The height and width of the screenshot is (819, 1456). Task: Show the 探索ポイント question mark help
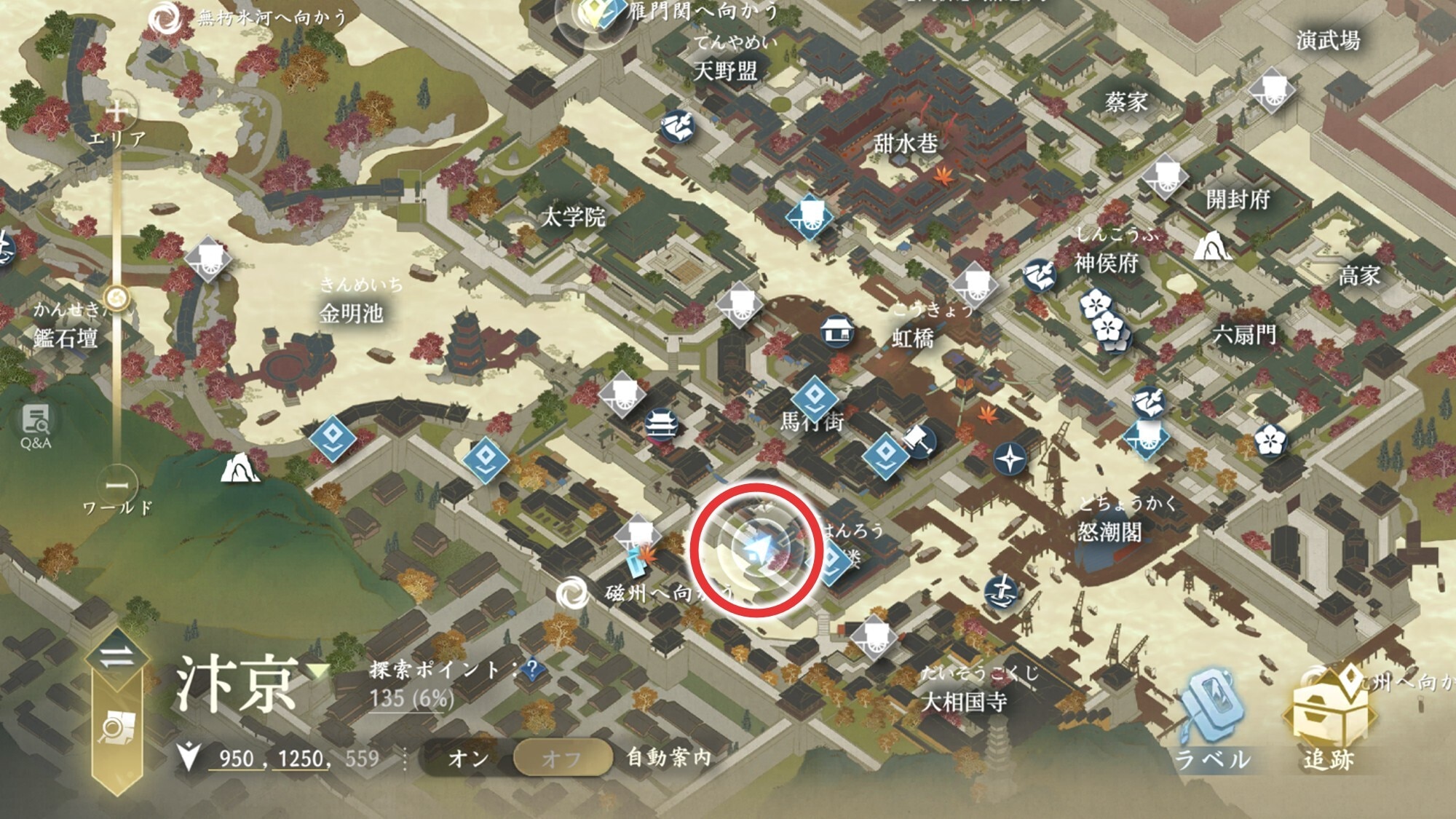pos(532,668)
